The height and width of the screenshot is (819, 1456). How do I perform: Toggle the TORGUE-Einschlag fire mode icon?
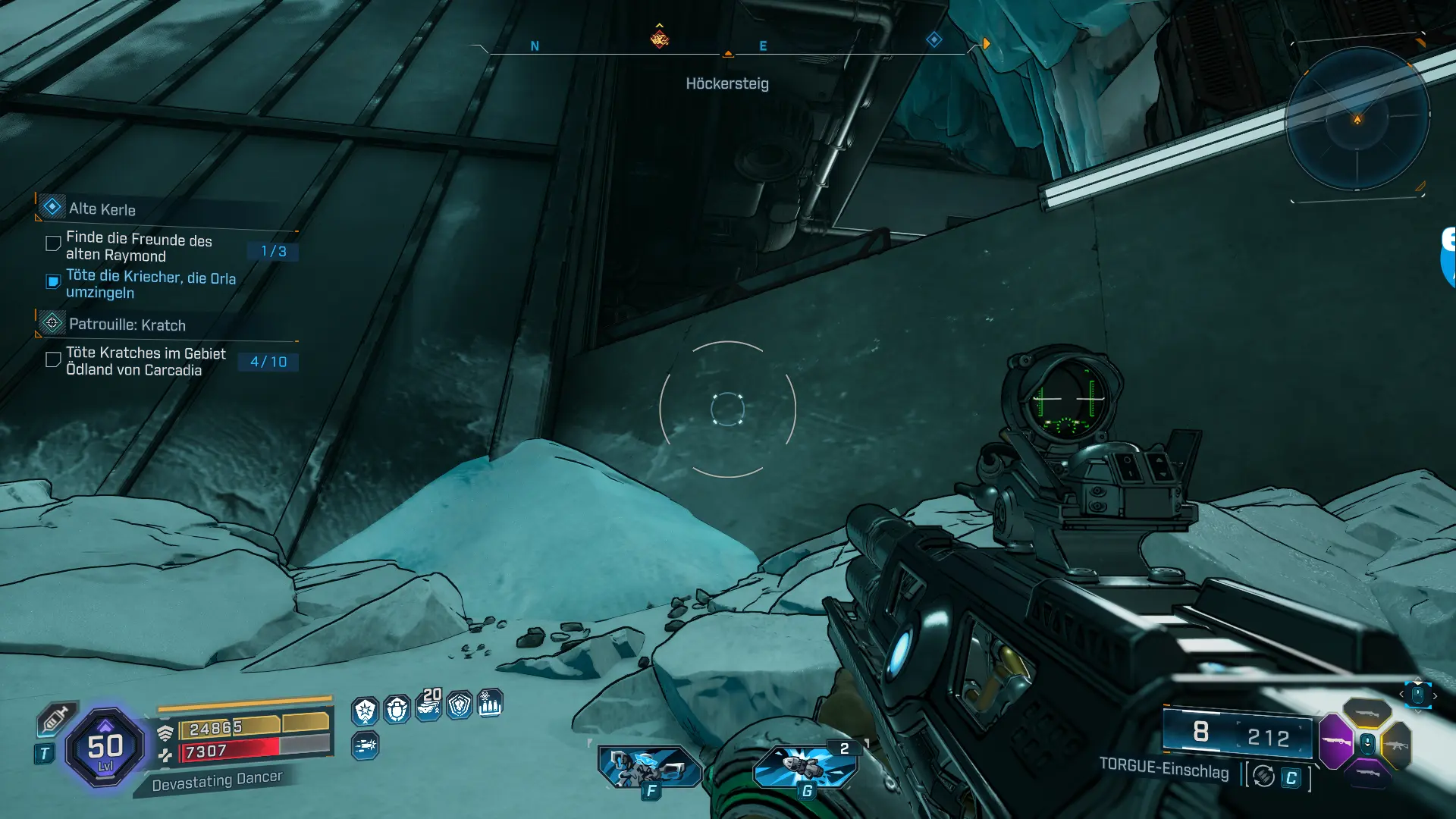tap(1263, 776)
